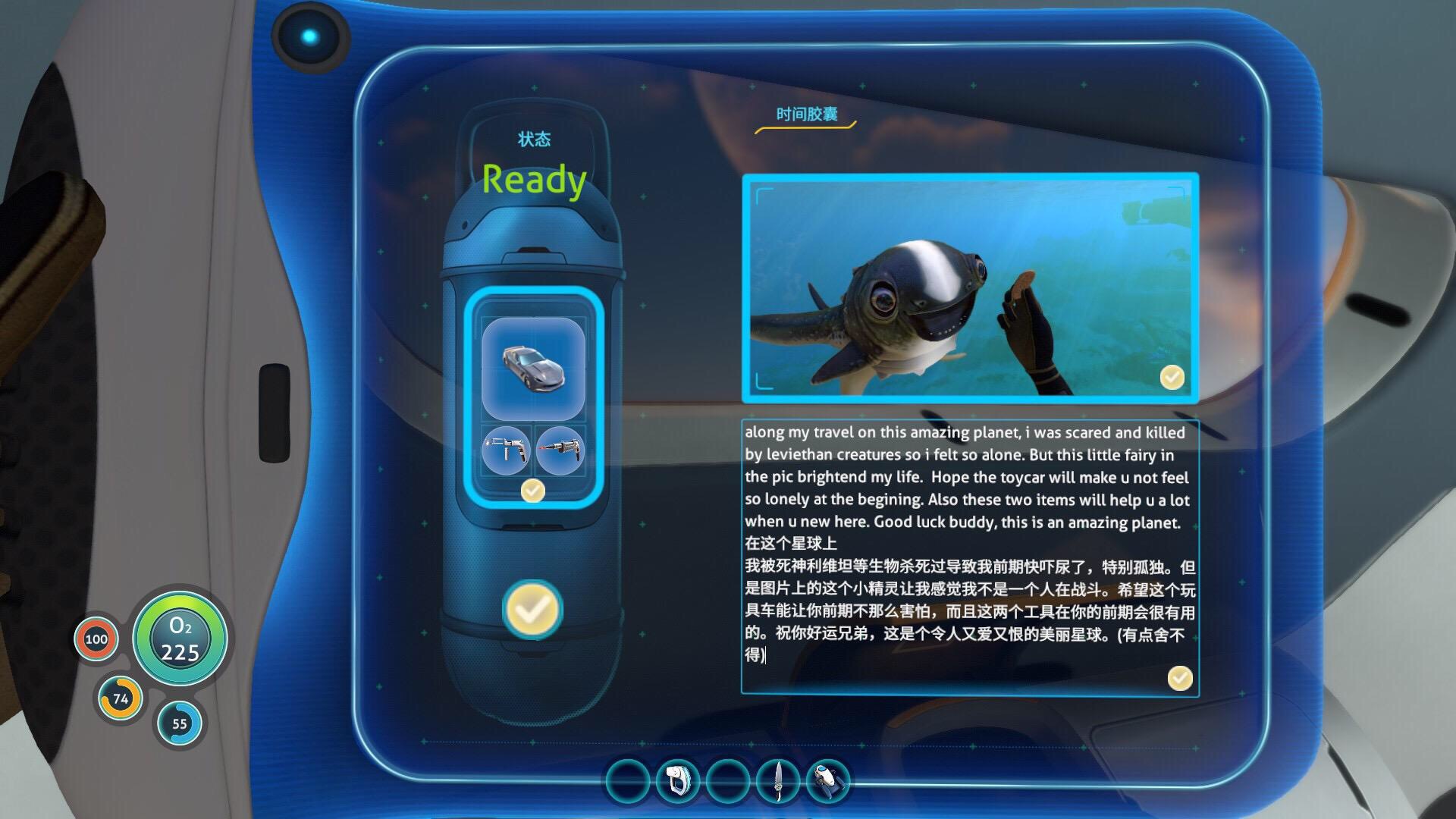Viewport: 1456px width, 819px height.
Task: Confirm the time capsule with large checkmark
Action: 532,609
